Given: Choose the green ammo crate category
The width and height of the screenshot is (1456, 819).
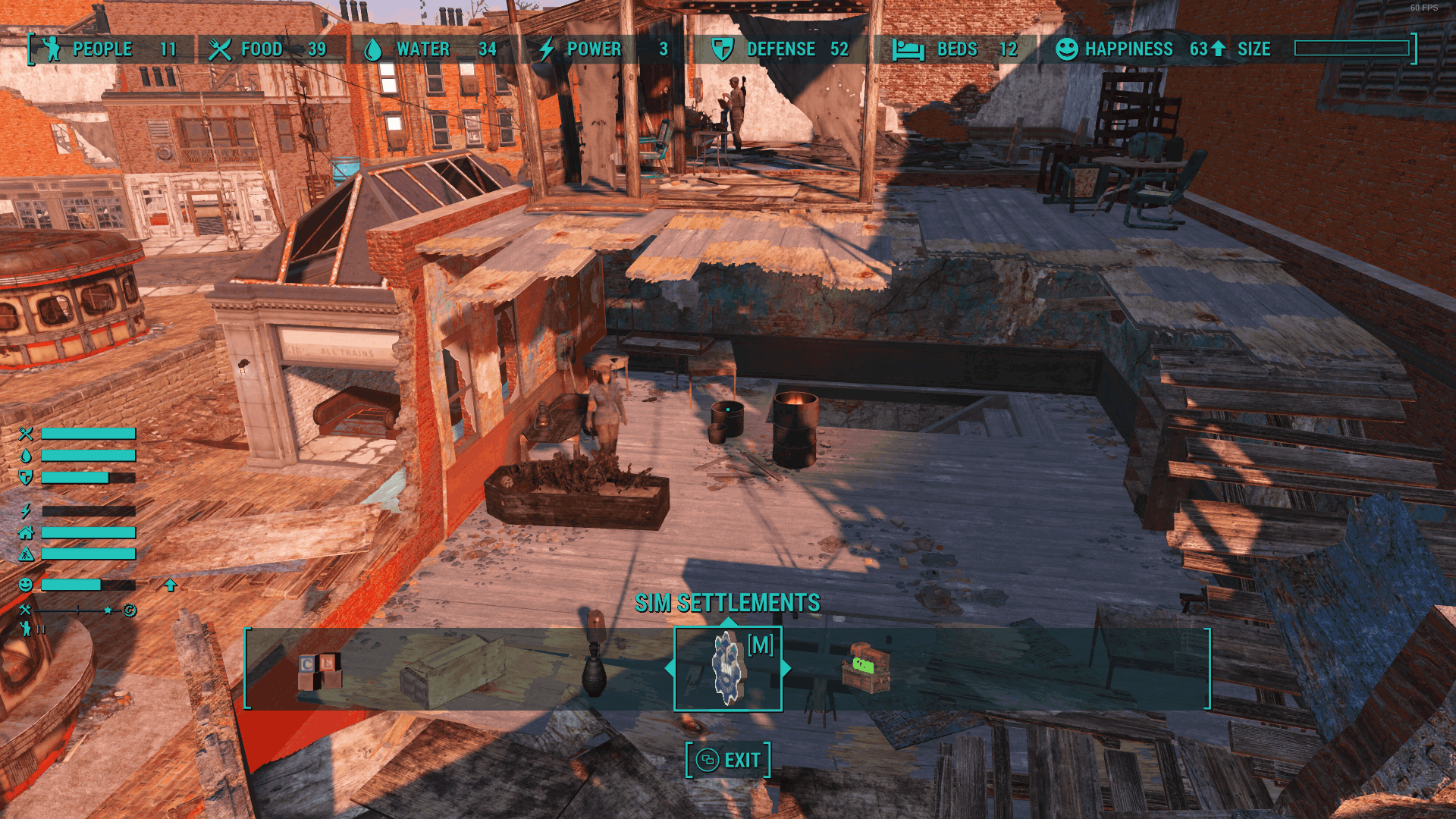Looking at the screenshot, I should [x=453, y=670].
